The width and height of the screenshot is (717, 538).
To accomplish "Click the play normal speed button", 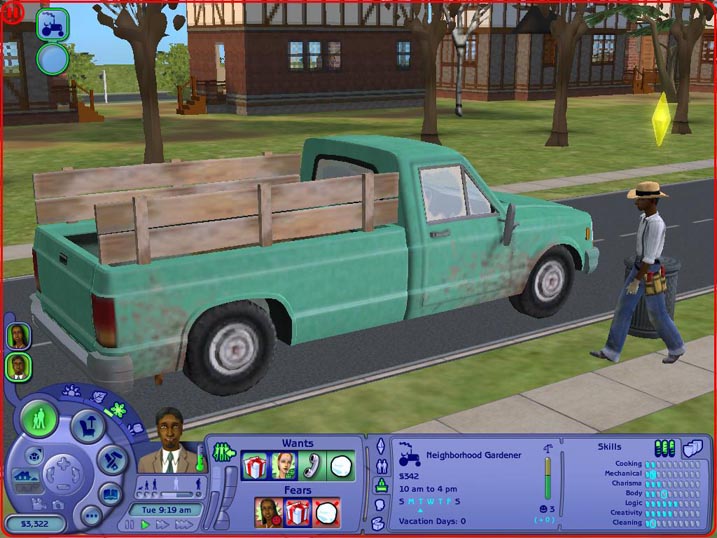I will pyautogui.click(x=146, y=523).
